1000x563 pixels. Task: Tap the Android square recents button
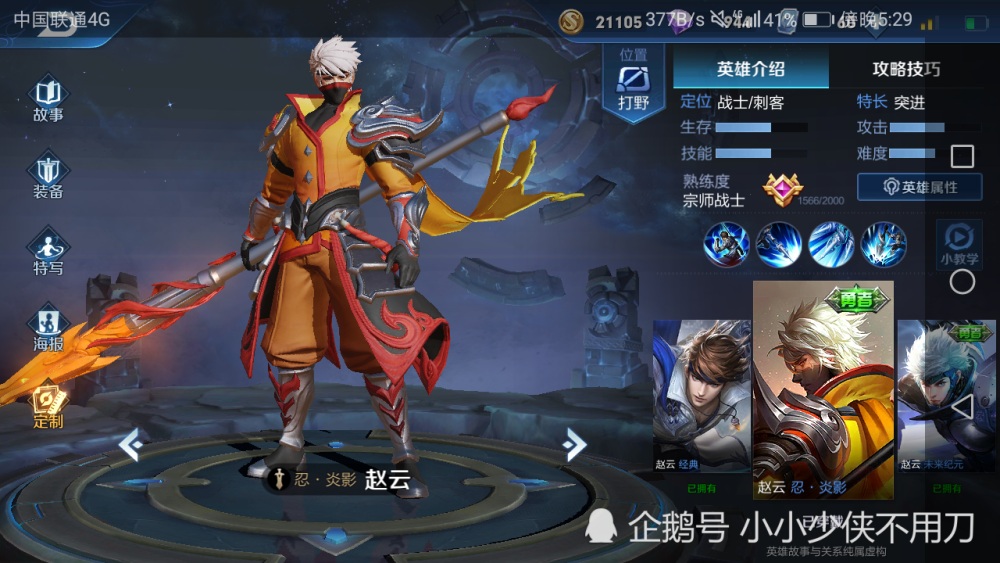(x=962, y=156)
